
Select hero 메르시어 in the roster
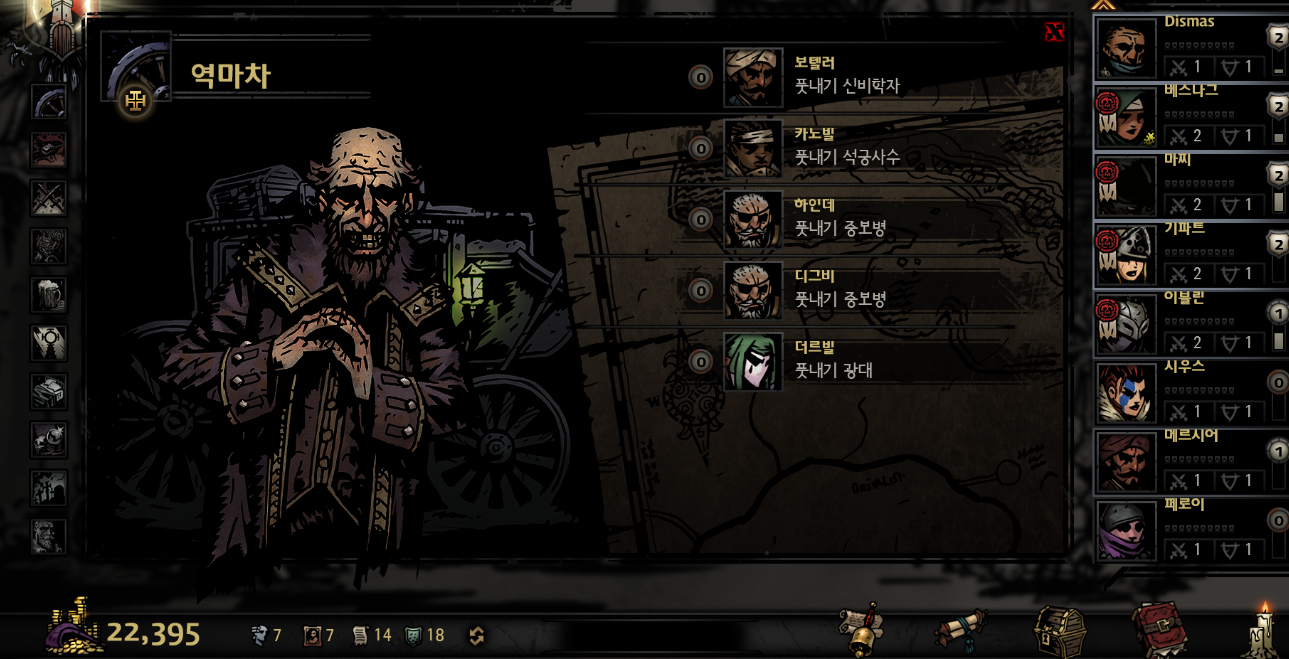click(x=1128, y=462)
